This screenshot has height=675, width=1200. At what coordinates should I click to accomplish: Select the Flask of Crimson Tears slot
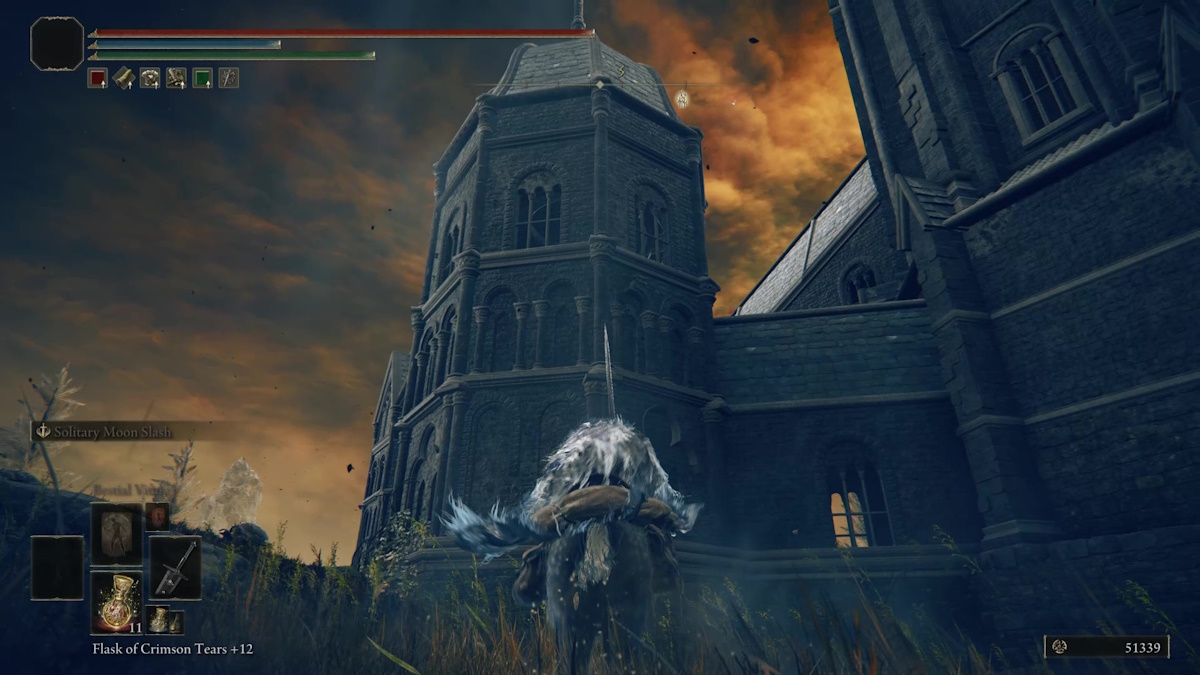pos(116,601)
